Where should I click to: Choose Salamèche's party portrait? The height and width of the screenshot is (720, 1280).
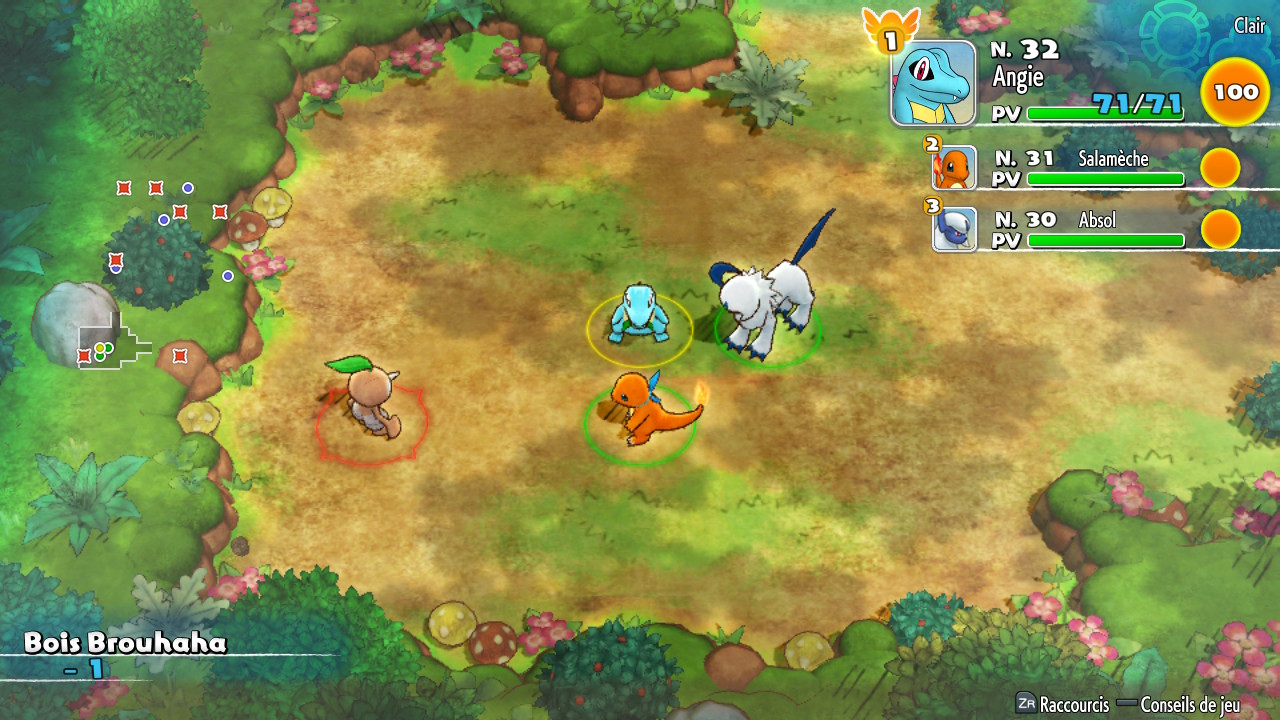(954, 168)
